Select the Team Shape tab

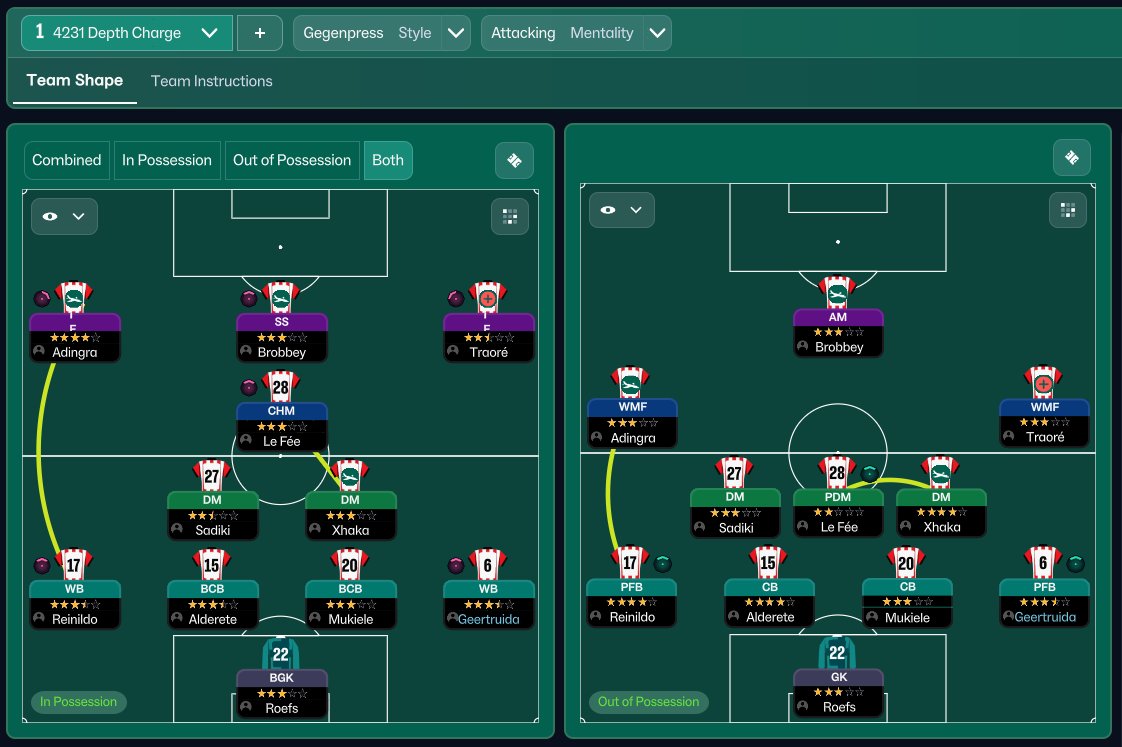75,81
